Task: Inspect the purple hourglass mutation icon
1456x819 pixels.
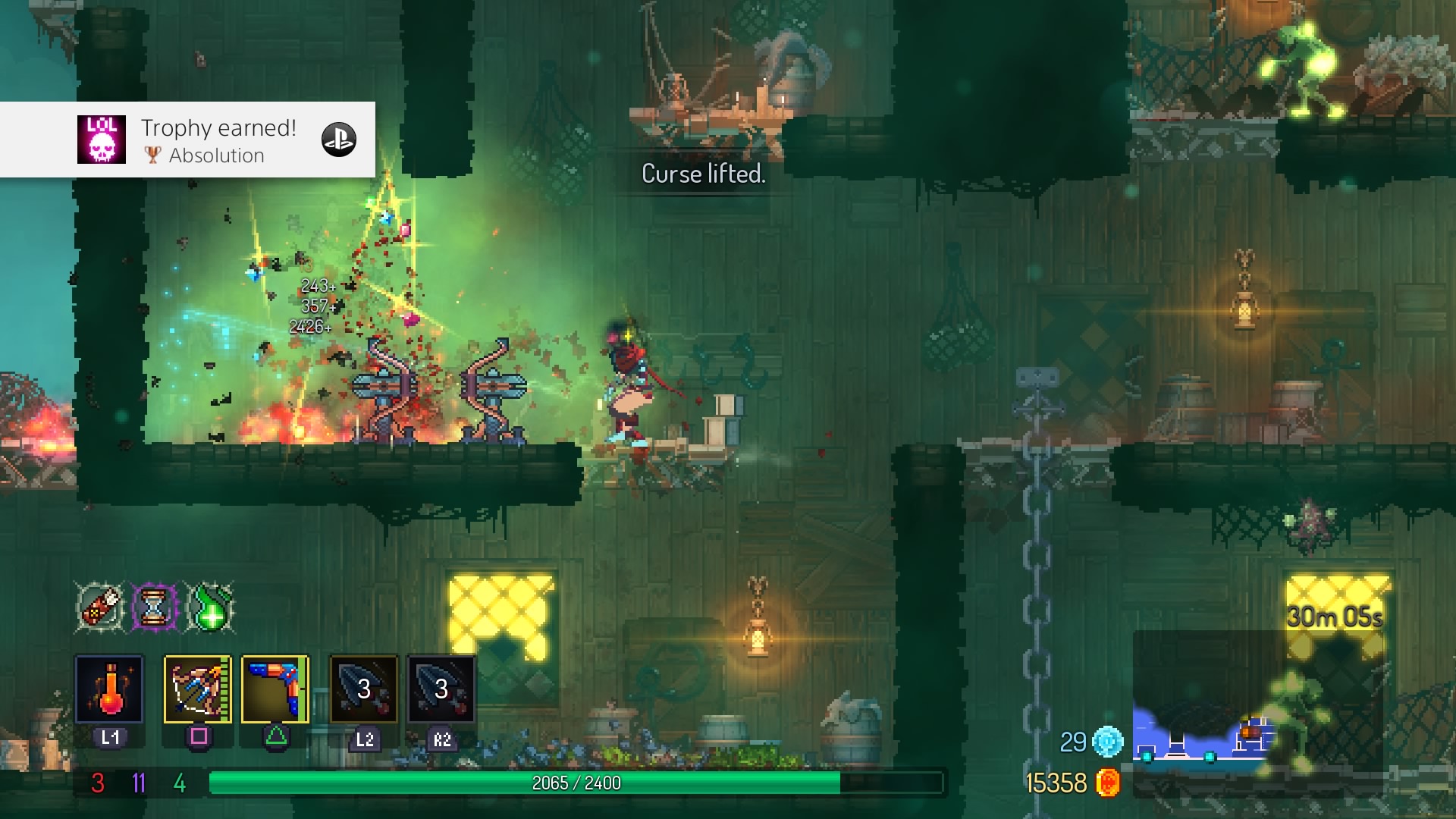Action: (x=154, y=607)
